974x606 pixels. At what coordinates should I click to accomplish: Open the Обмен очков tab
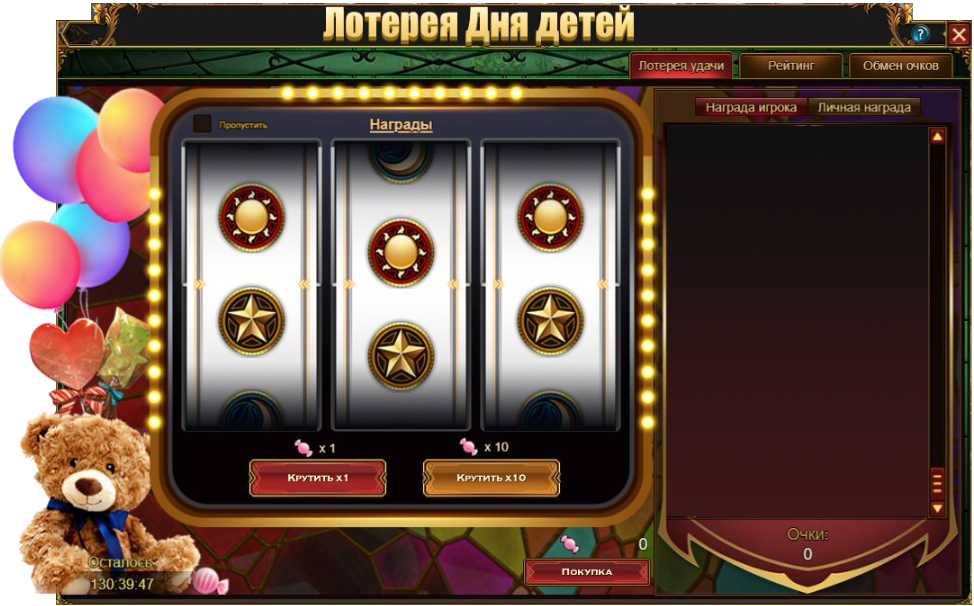[x=900, y=66]
